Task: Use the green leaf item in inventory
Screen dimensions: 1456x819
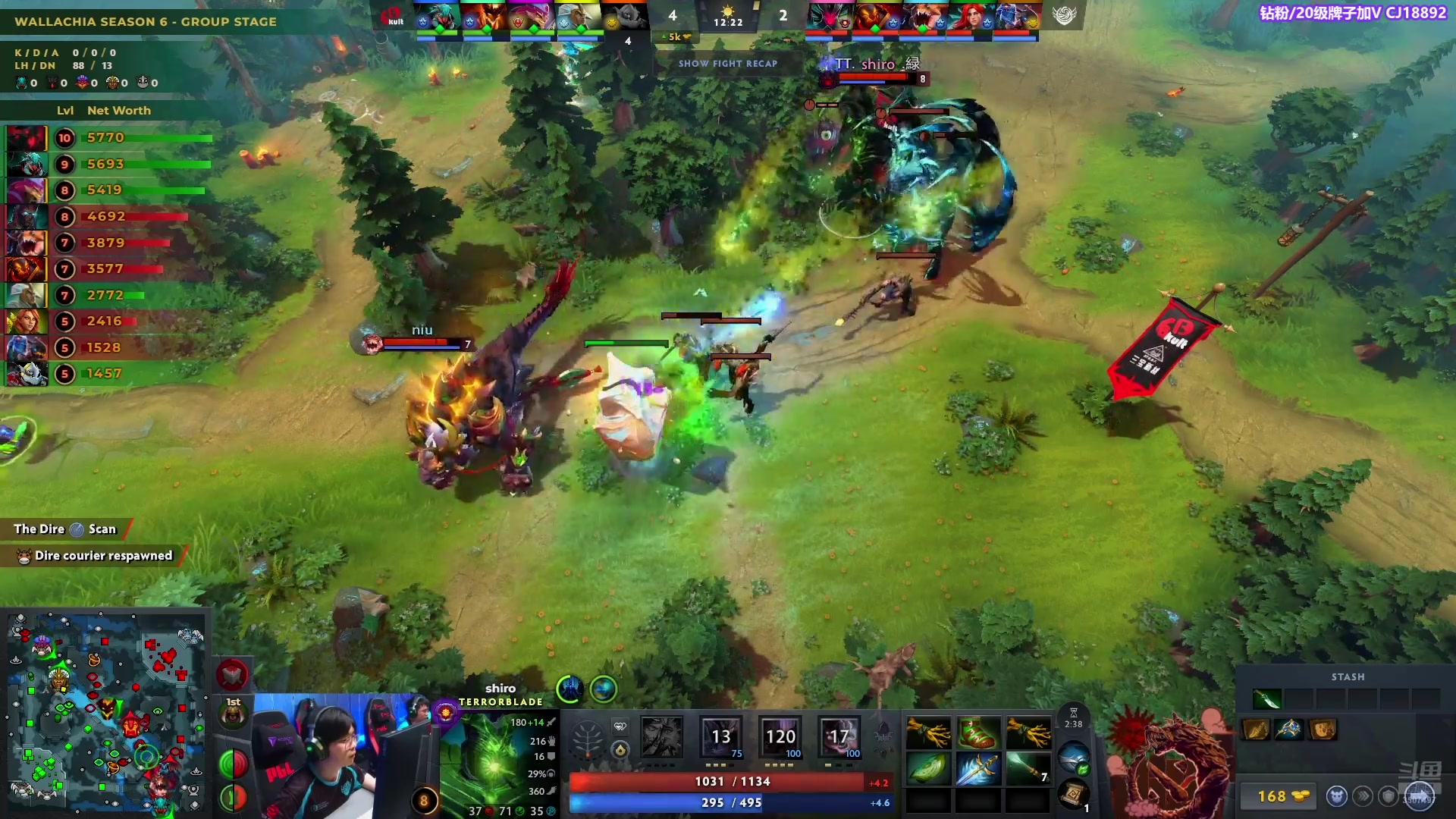Action: click(x=928, y=770)
